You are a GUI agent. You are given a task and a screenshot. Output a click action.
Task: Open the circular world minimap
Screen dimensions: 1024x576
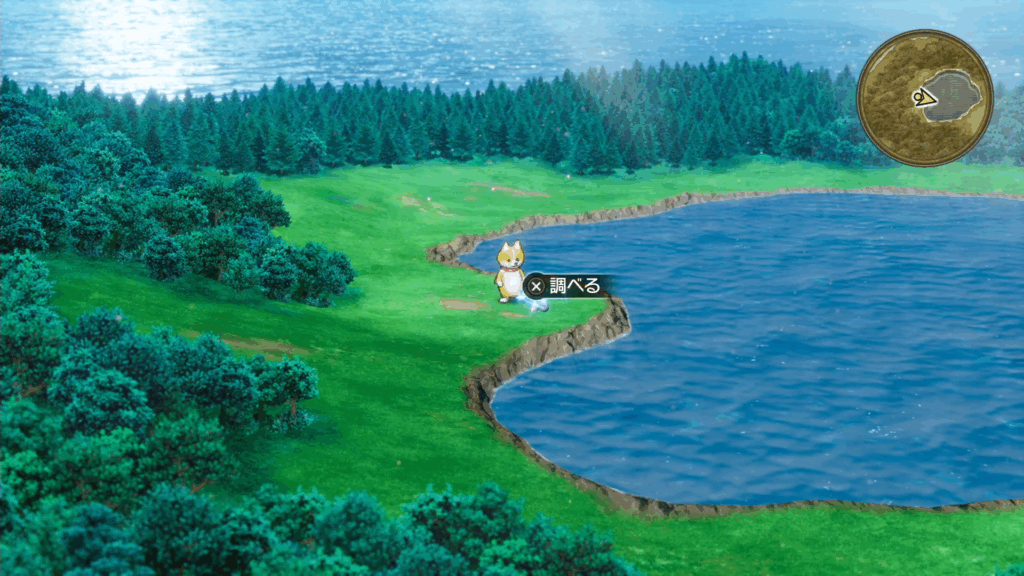(925, 97)
